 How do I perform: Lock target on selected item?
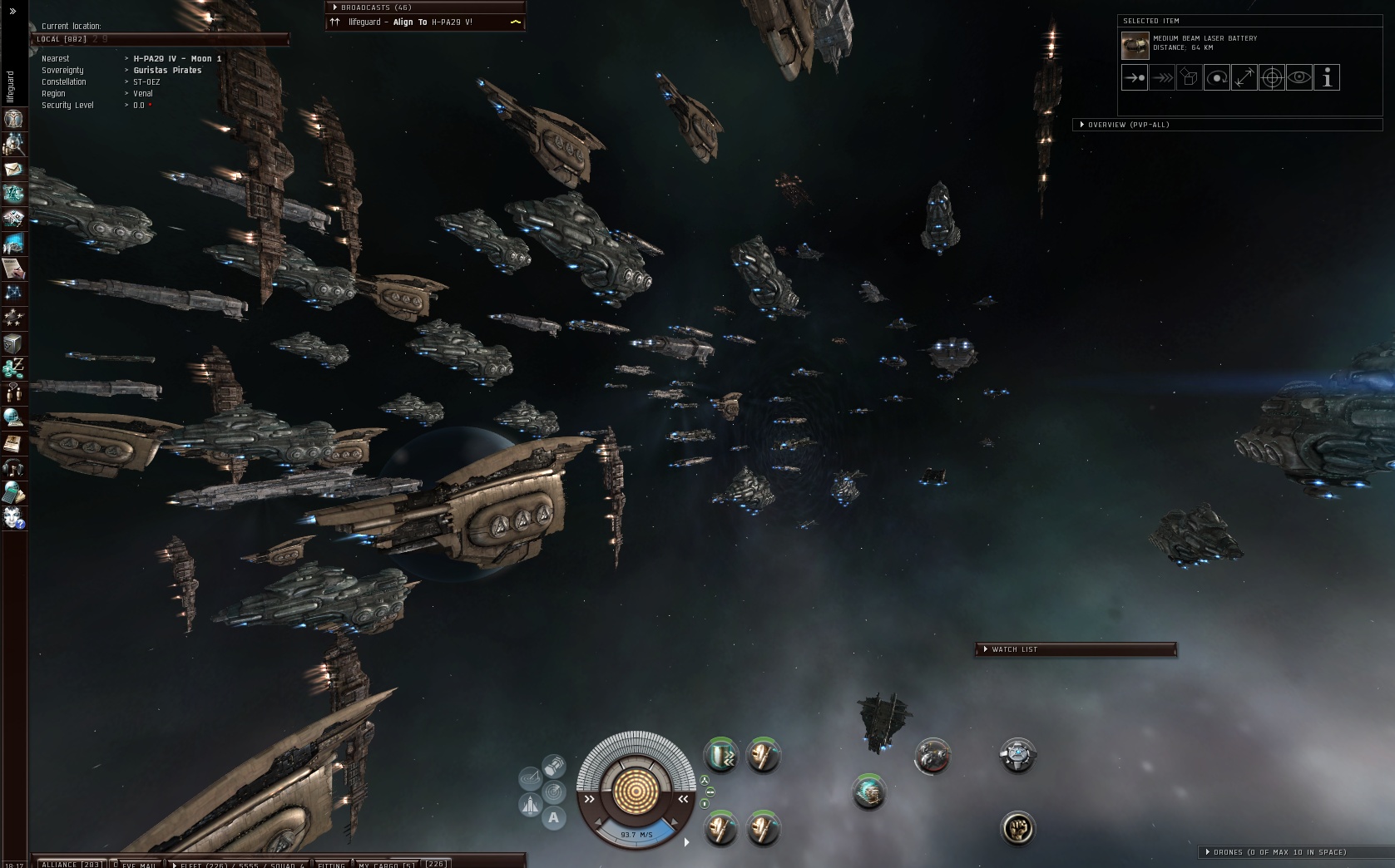click(1271, 78)
